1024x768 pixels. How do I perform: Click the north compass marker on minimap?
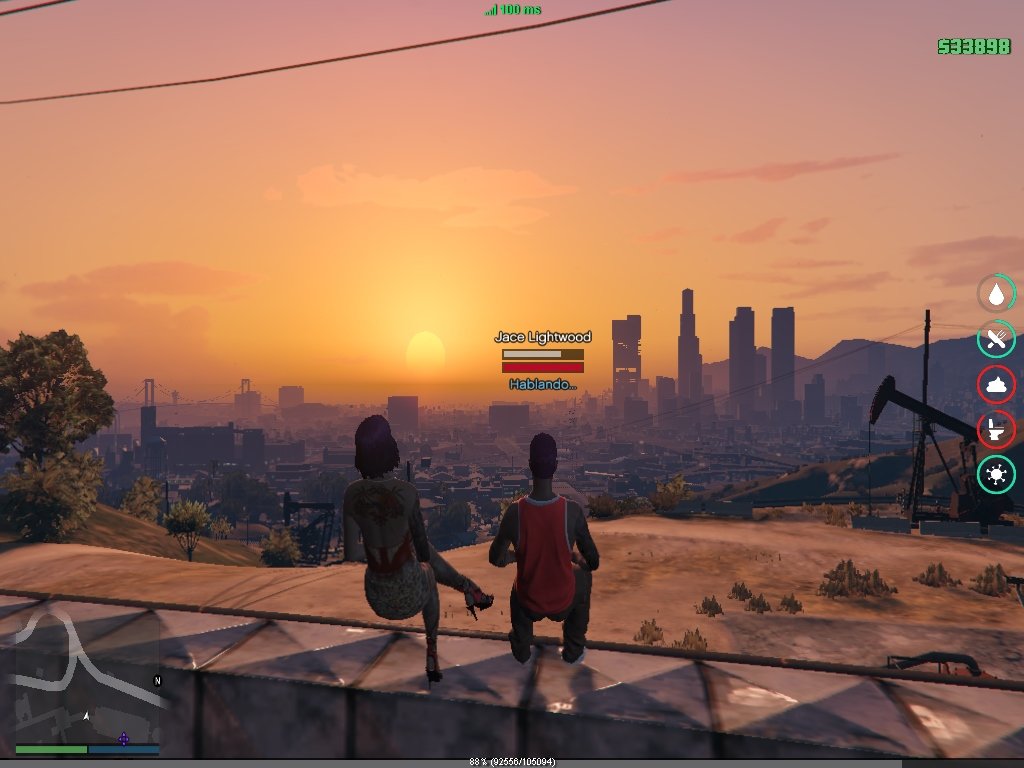pyautogui.click(x=157, y=680)
